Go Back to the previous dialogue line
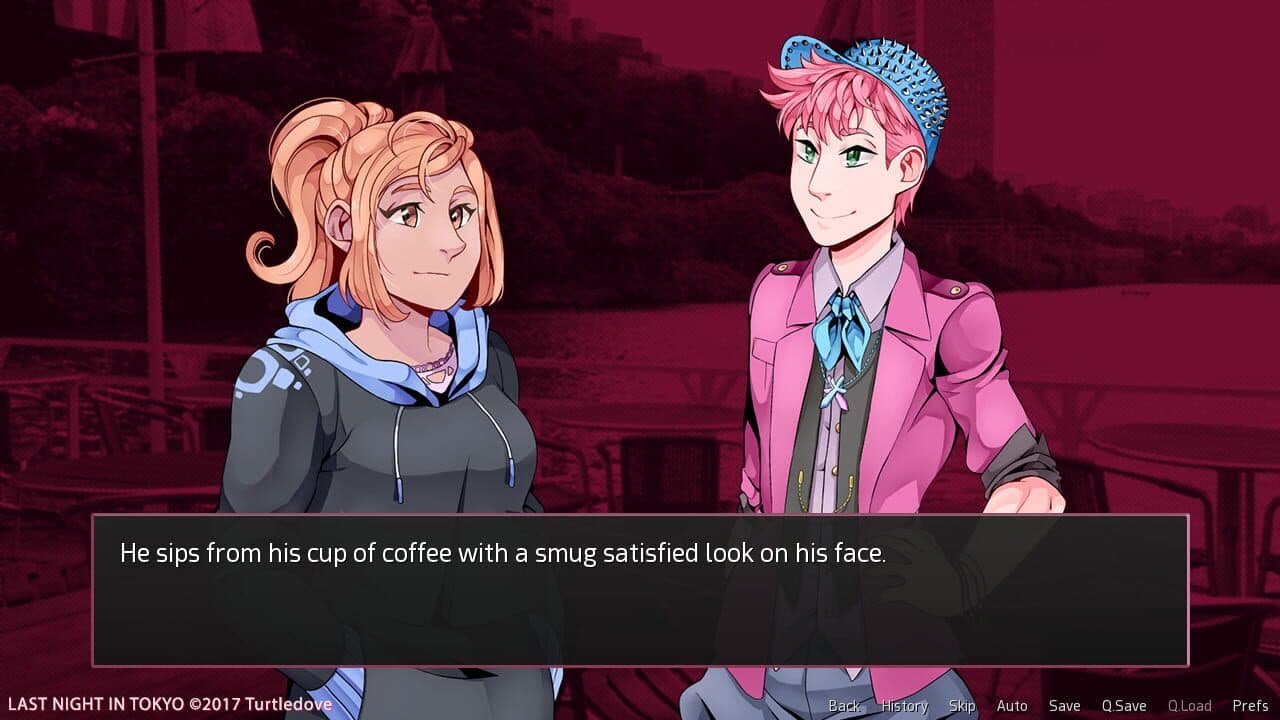The image size is (1280, 720). coord(845,705)
